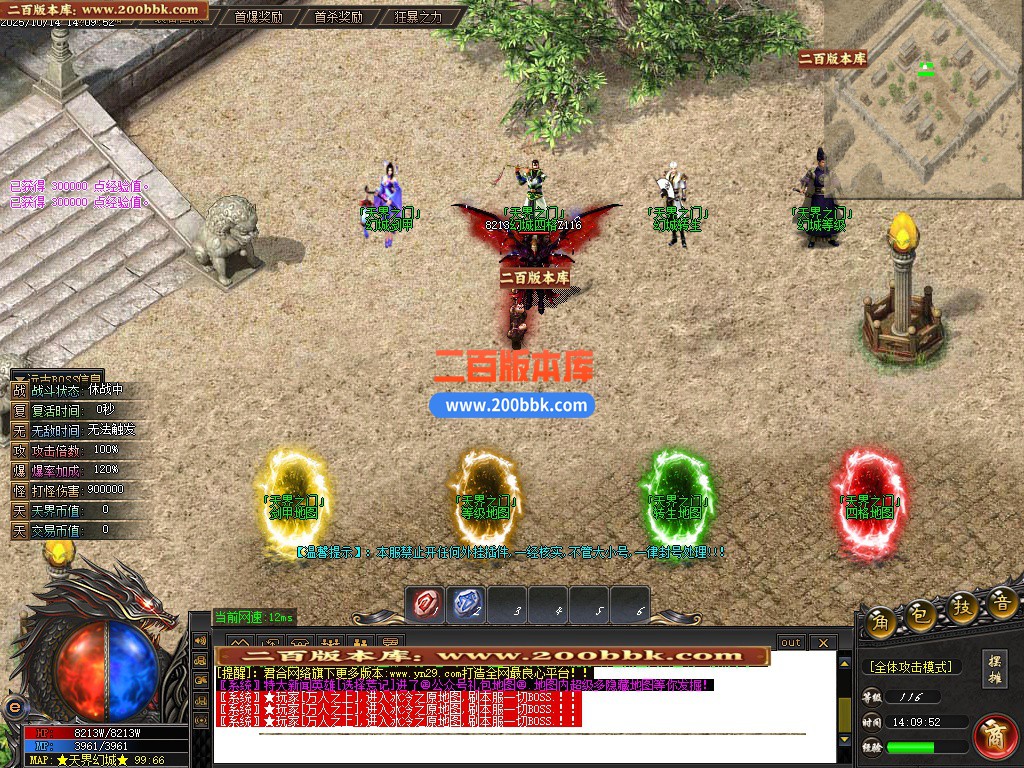Open the skills panel (技) button
The height and width of the screenshot is (768, 1024).
tap(962, 607)
